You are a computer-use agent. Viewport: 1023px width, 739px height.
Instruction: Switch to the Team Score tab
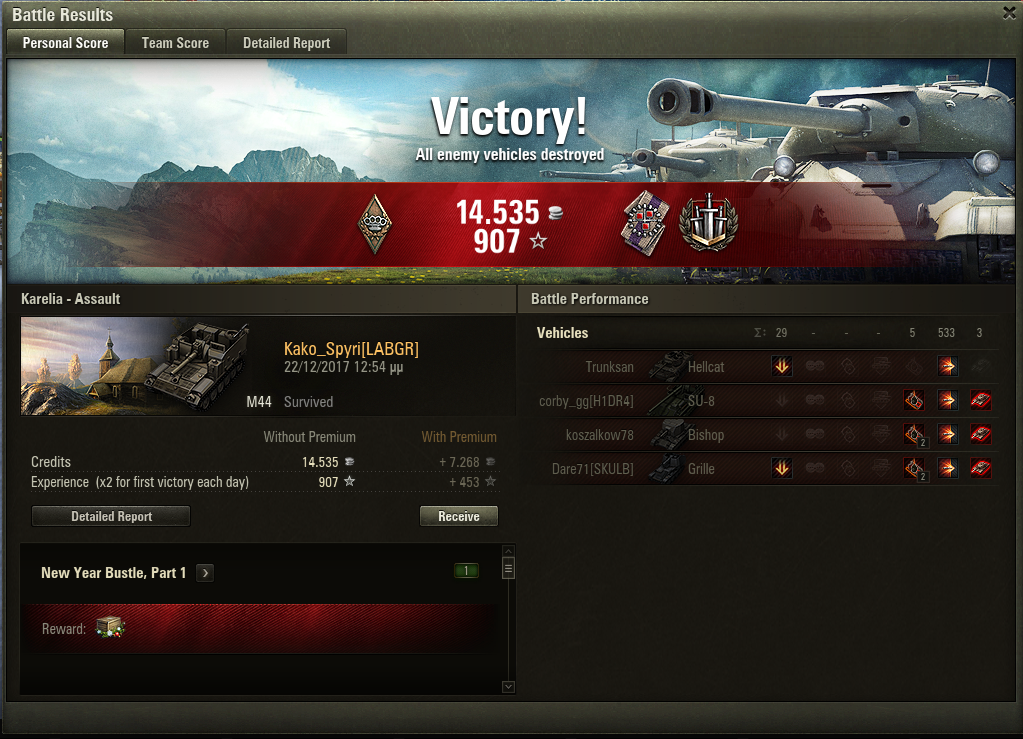175,43
